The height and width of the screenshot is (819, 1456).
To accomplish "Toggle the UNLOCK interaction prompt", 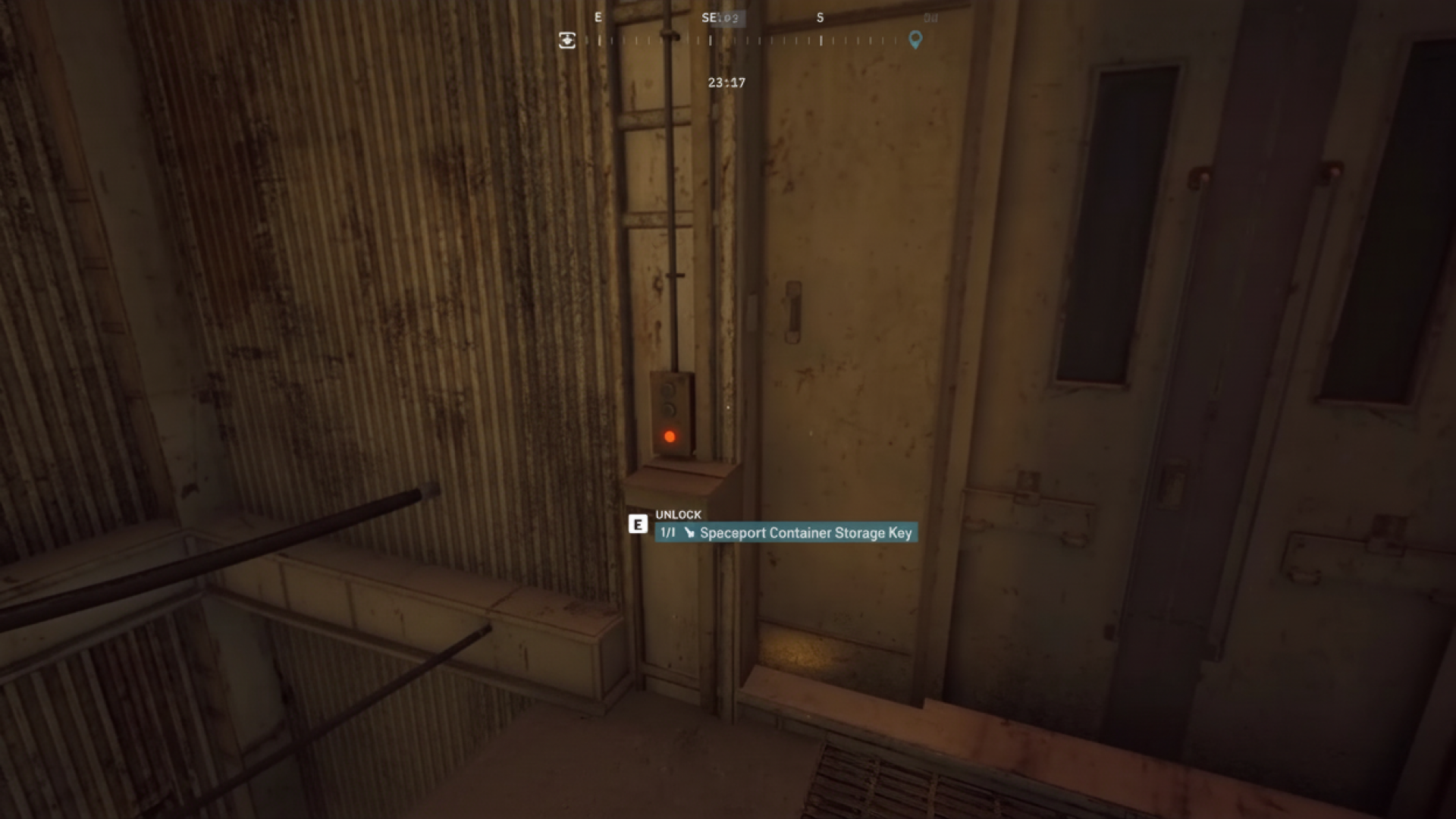I will (679, 514).
